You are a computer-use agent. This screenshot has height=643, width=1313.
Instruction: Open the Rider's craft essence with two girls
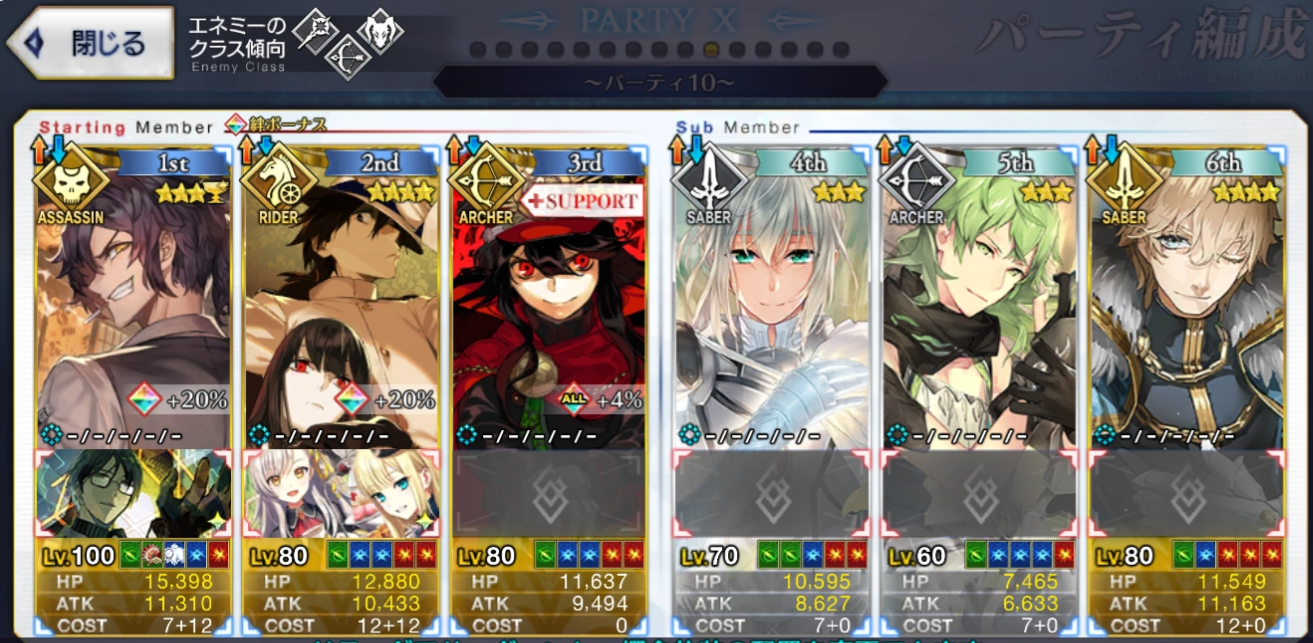point(341,493)
